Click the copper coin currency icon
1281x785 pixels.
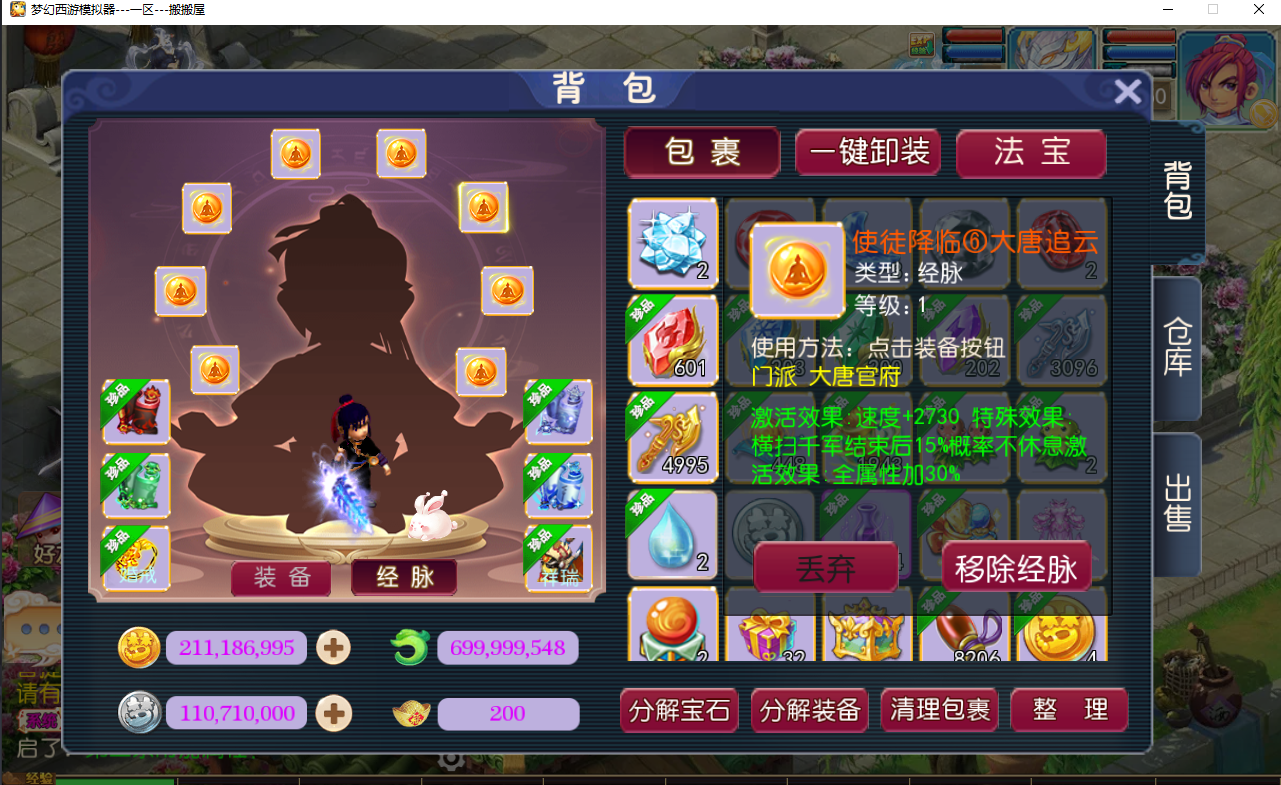(139, 647)
